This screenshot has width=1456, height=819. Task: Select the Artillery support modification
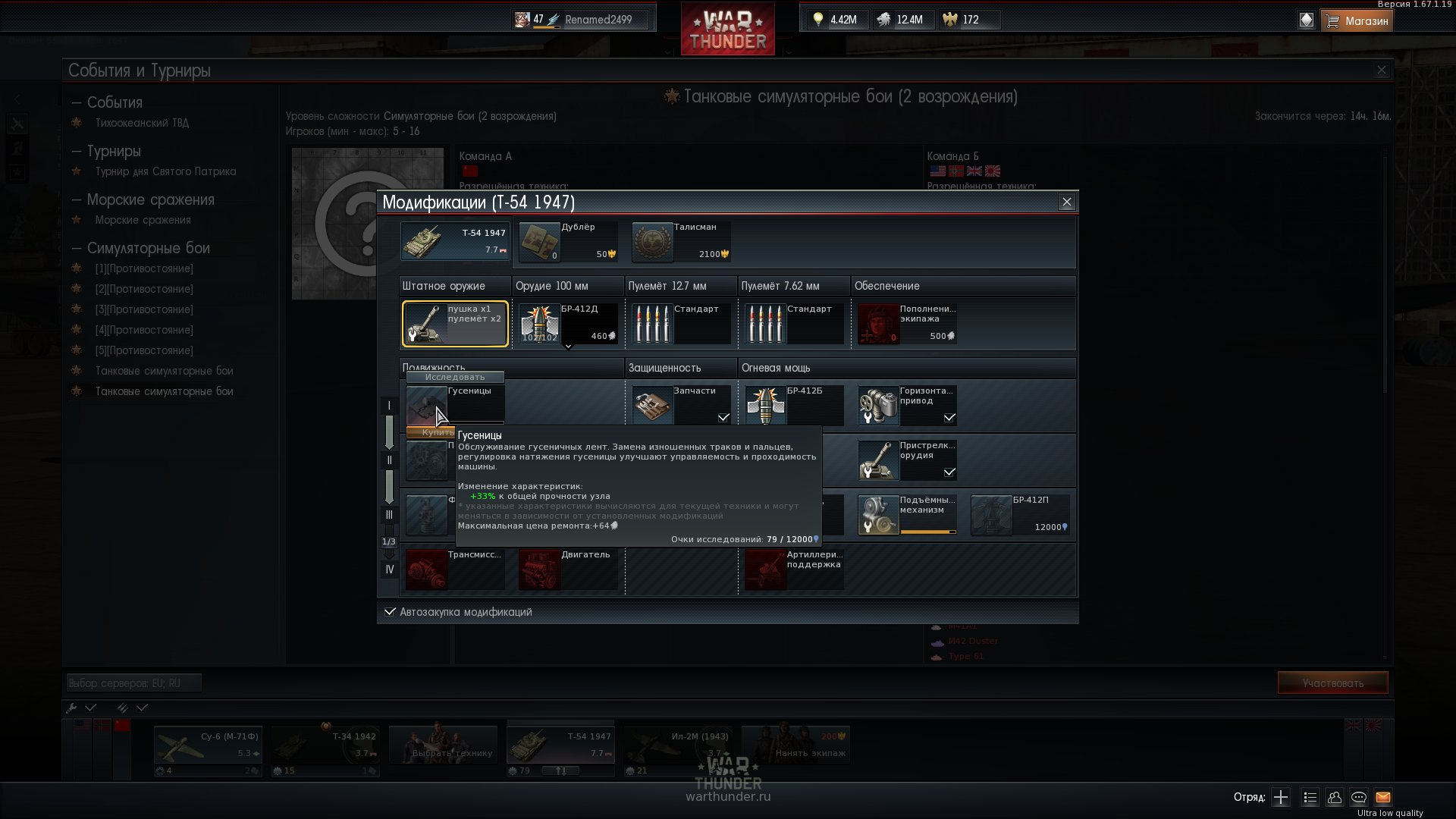(794, 569)
